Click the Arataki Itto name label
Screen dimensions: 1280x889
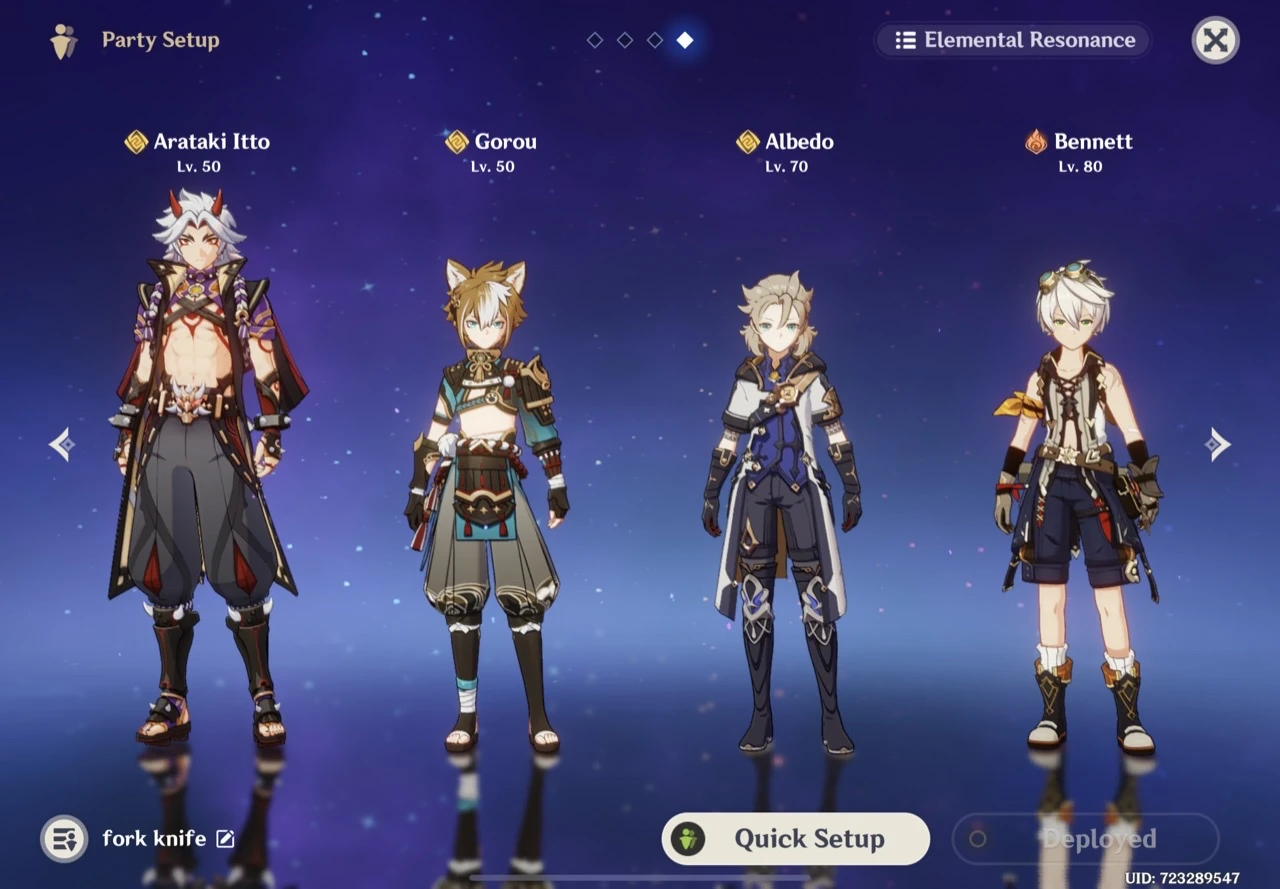pos(210,141)
